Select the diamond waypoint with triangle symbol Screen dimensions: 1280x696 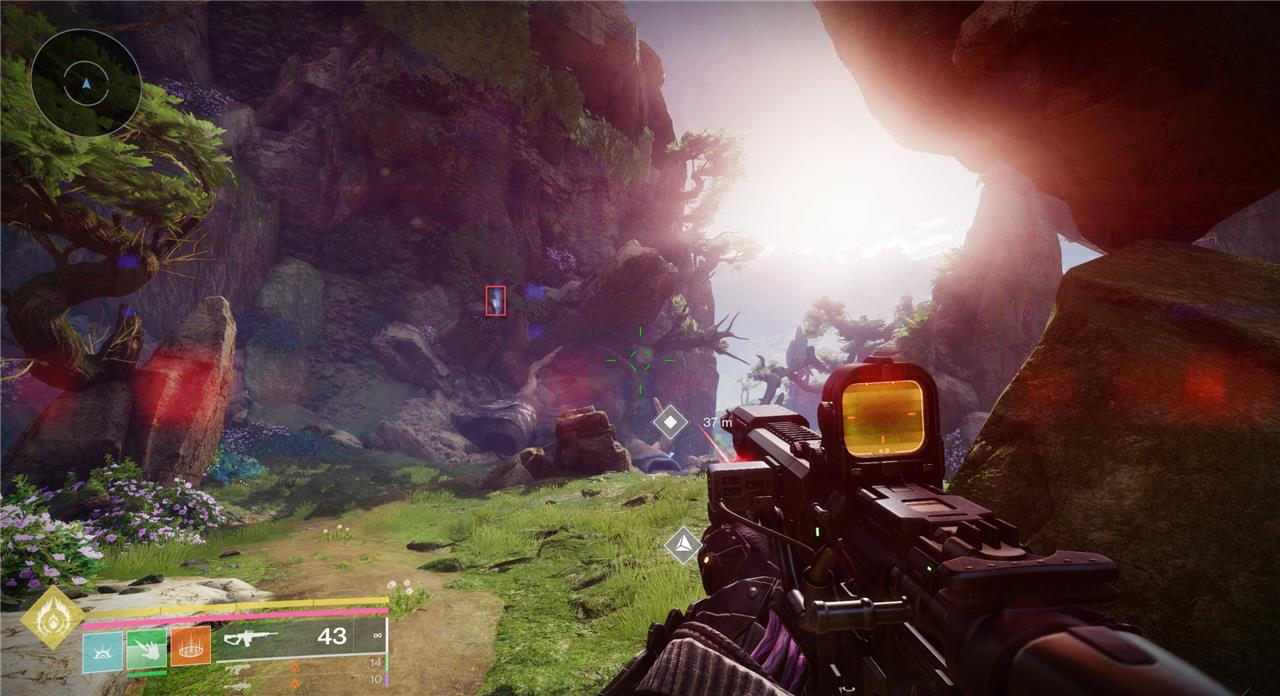(x=683, y=545)
